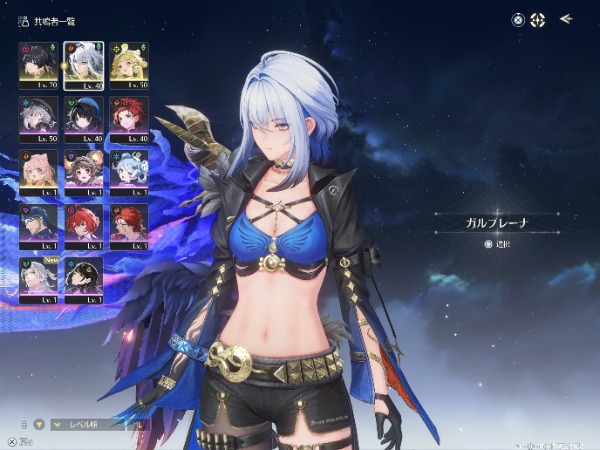Pick the light-blue-haired Lv. 1 resonator
This screenshot has height=450, width=600.
[129, 173]
